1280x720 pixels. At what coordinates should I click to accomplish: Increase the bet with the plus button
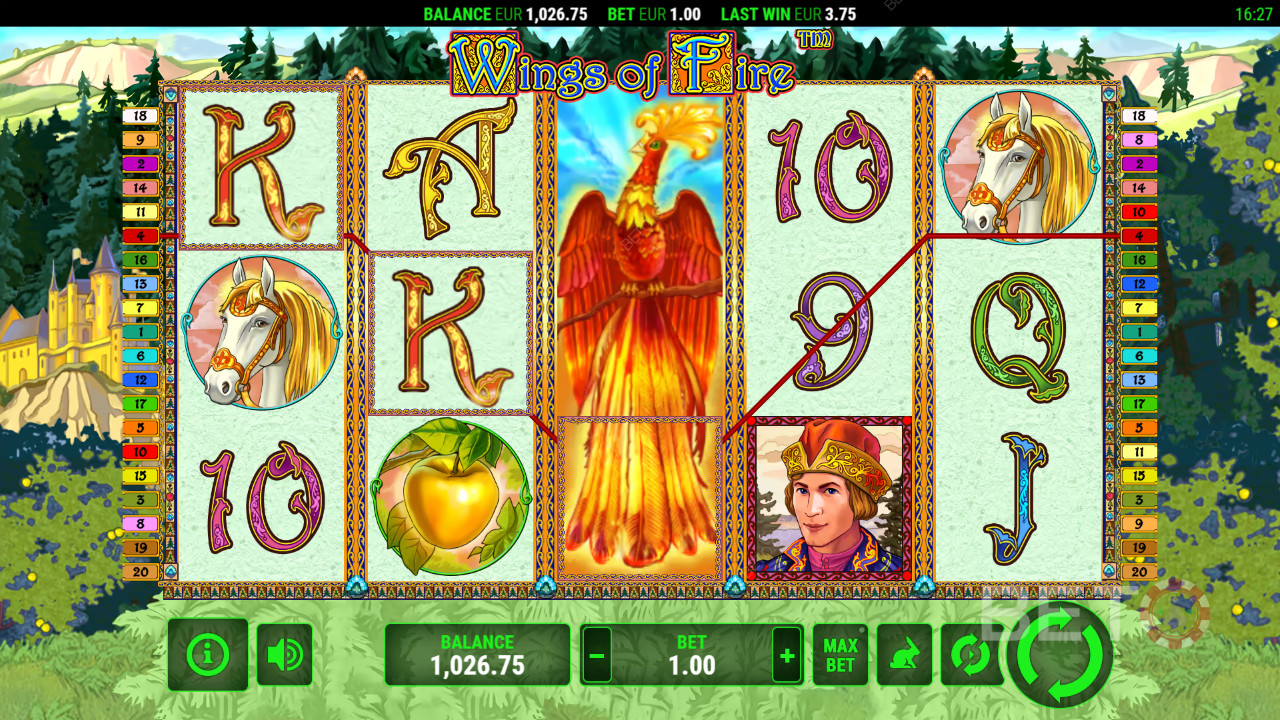pos(787,656)
